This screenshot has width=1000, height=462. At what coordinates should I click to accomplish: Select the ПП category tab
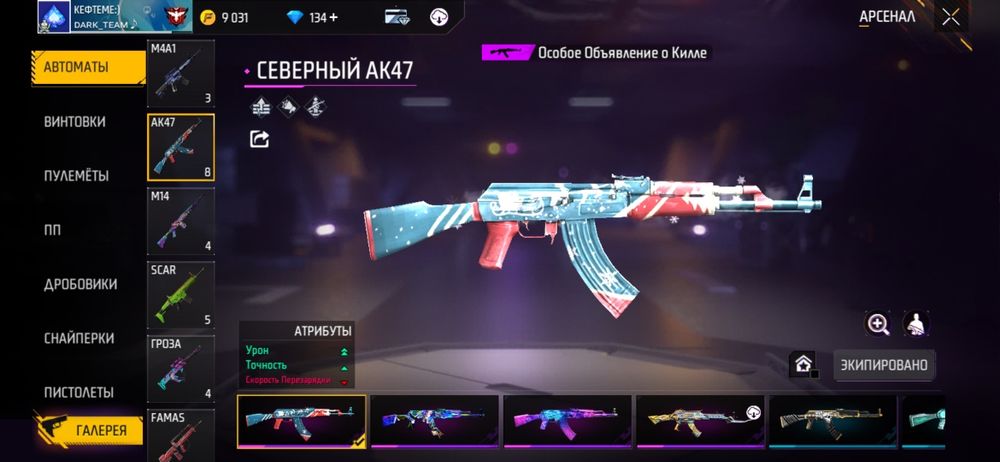coord(53,230)
